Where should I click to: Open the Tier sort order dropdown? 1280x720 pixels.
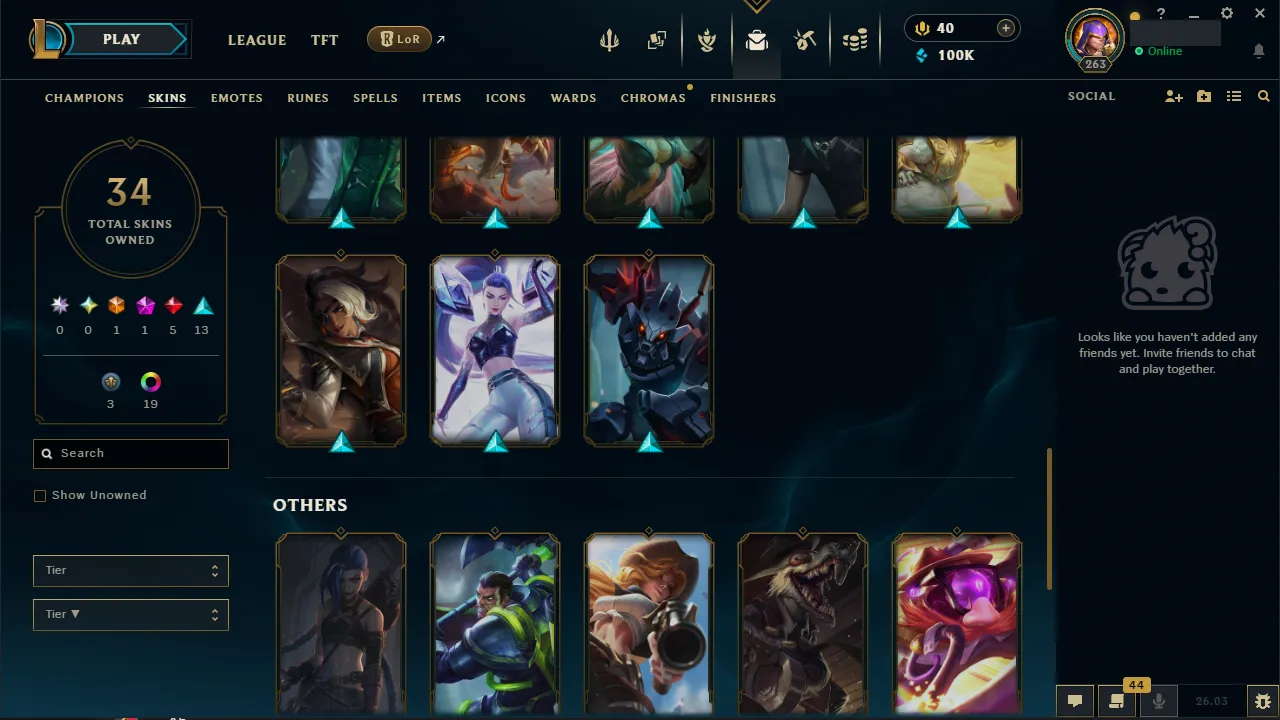pyautogui.click(x=130, y=614)
